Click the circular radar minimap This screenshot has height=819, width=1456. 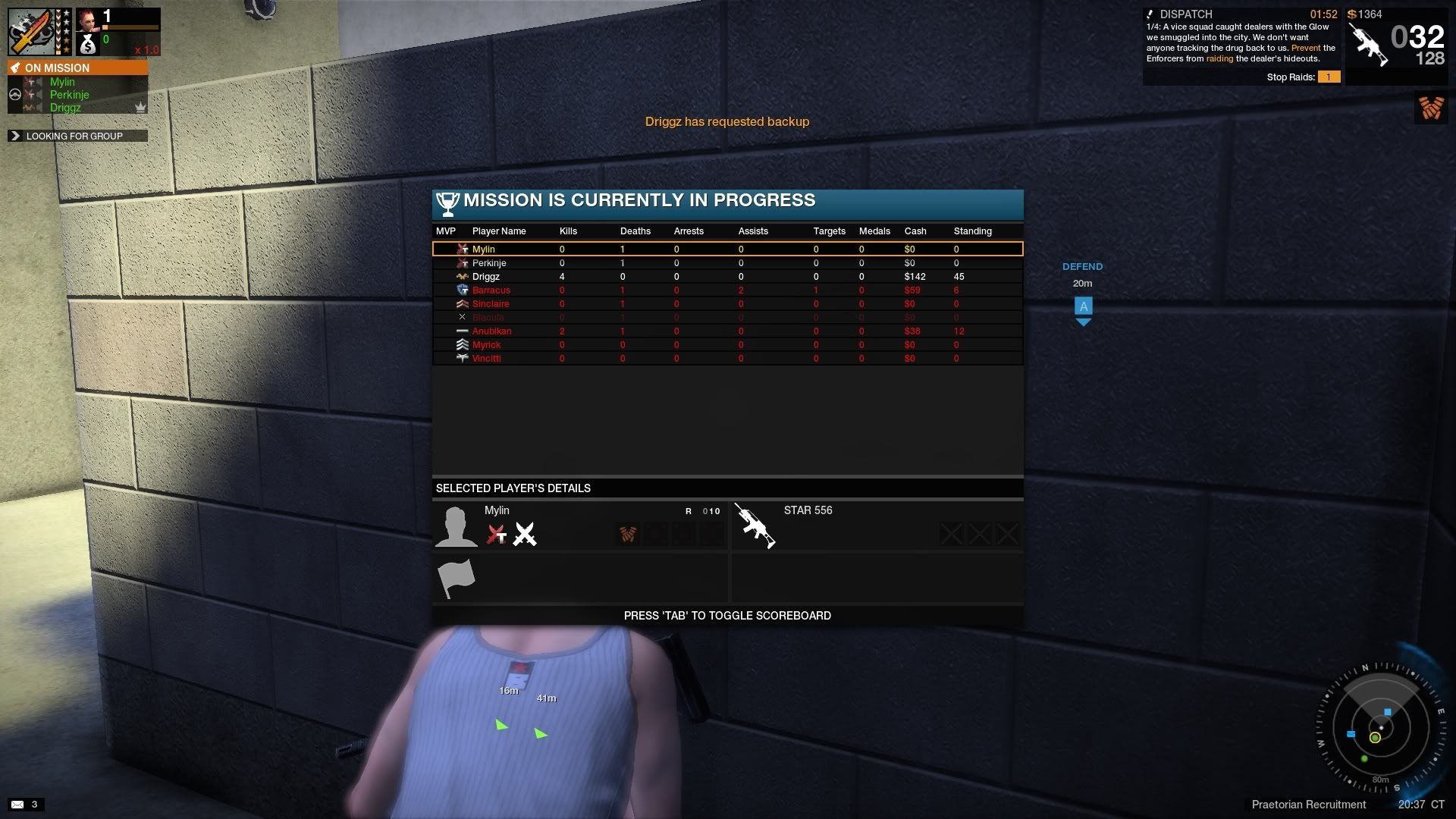click(1379, 726)
